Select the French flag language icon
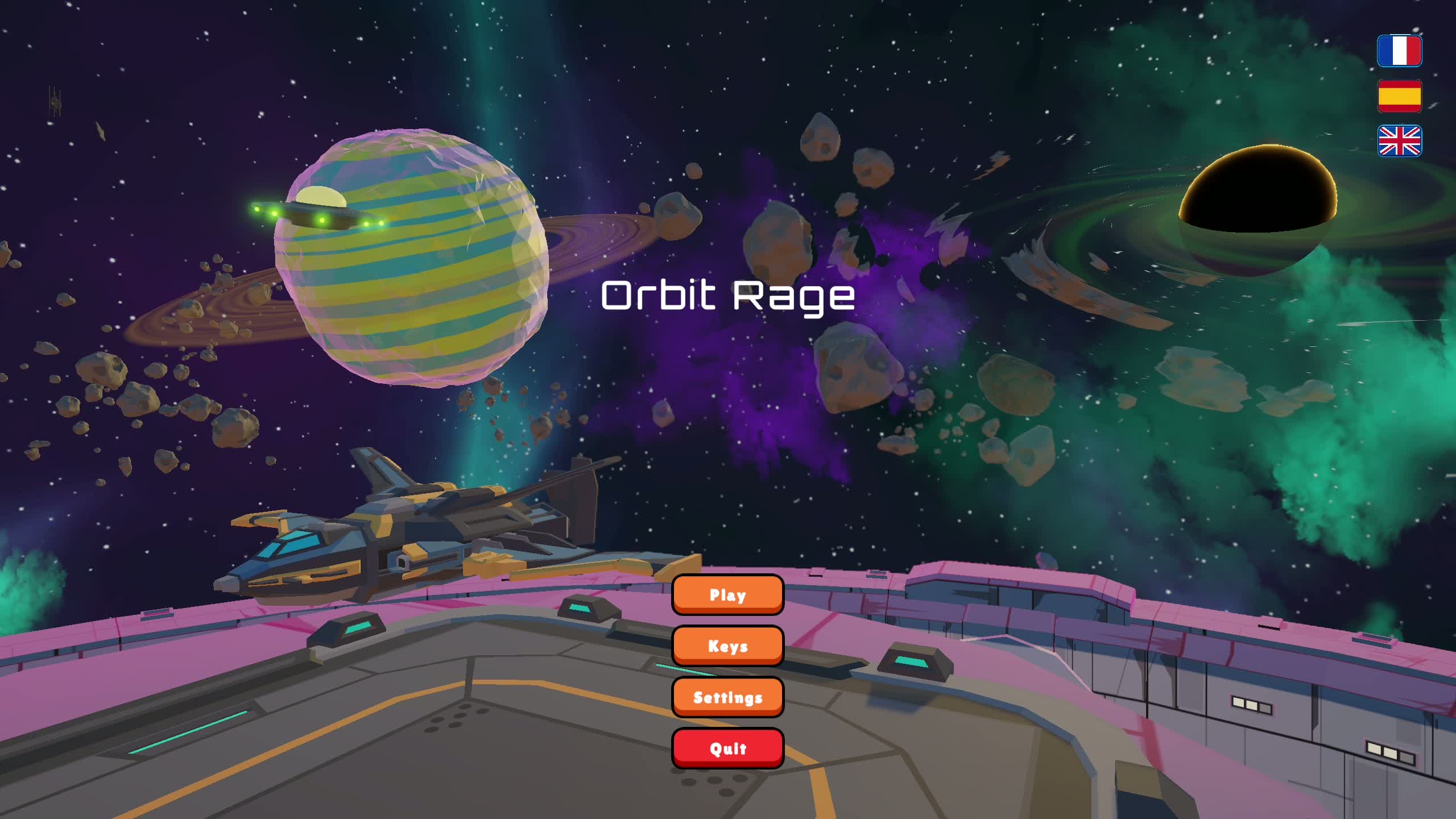Image resolution: width=1456 pixels, height=819 pixels. click(x=1400, y=51)
